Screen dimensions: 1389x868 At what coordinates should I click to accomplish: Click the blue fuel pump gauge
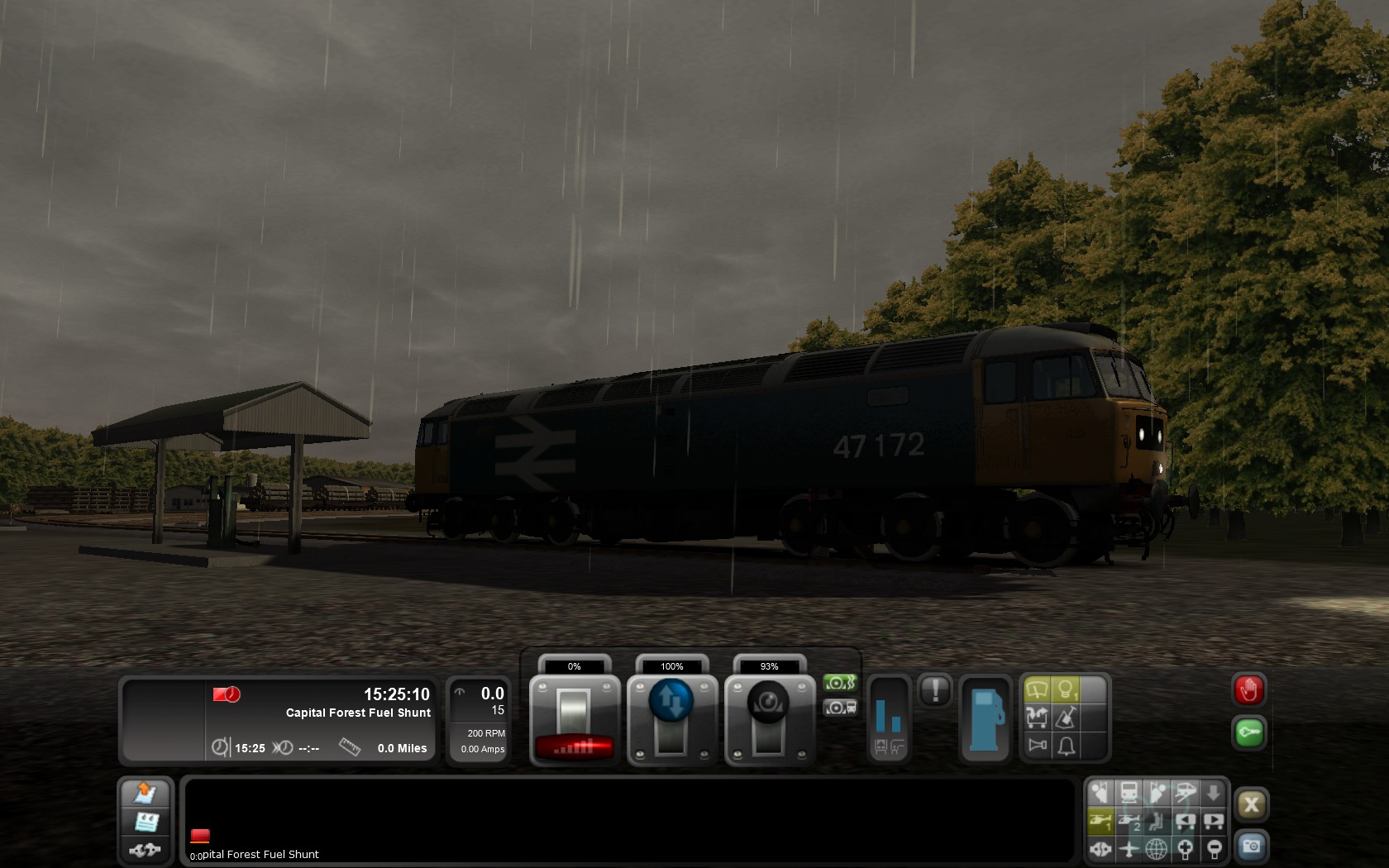point(986,718)
